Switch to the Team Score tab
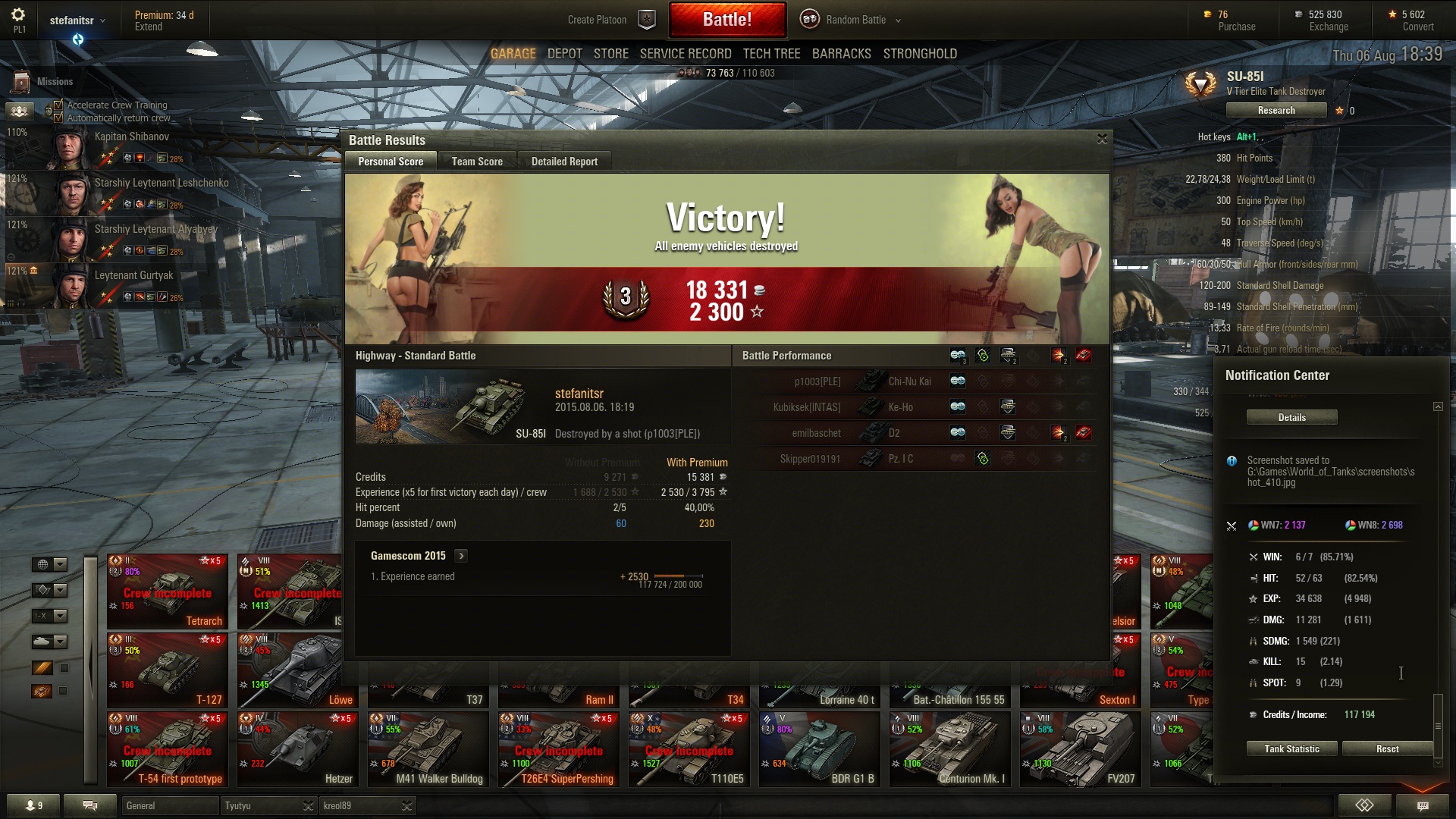The image size is (1456, 819). click(476, 162)
